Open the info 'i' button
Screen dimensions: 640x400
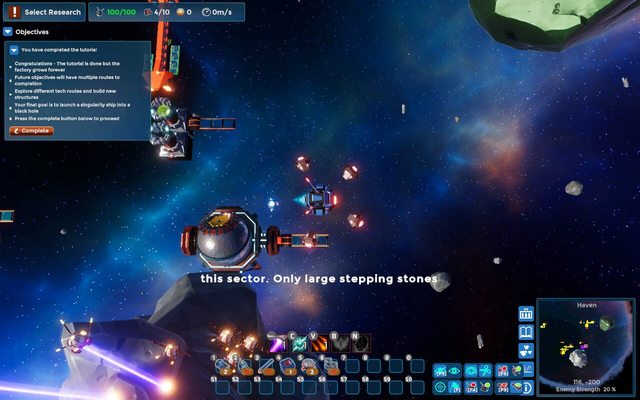coord(528,387)
